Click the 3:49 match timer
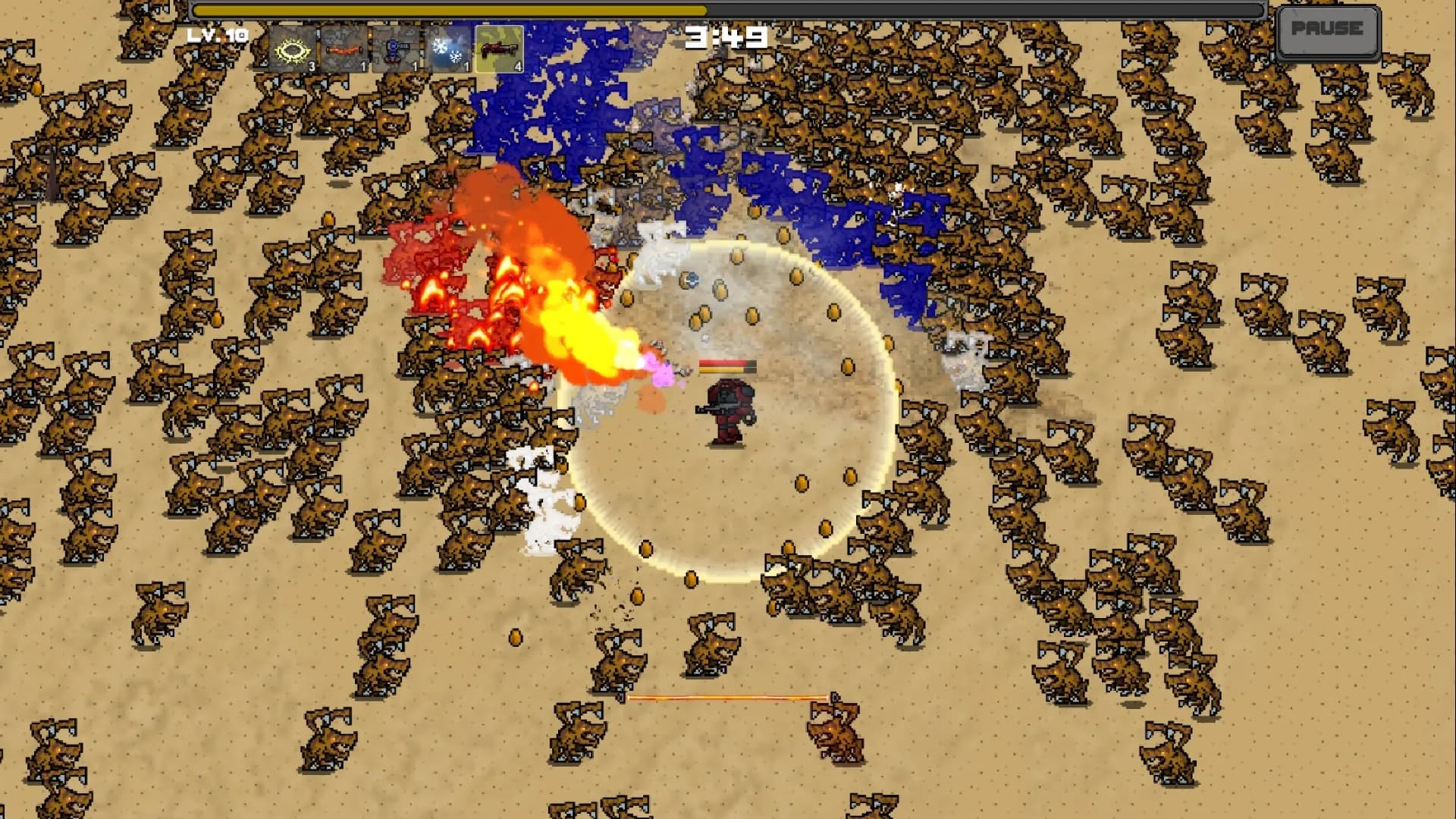Viewport: 1456px width, 819px height. coord(726,33)
